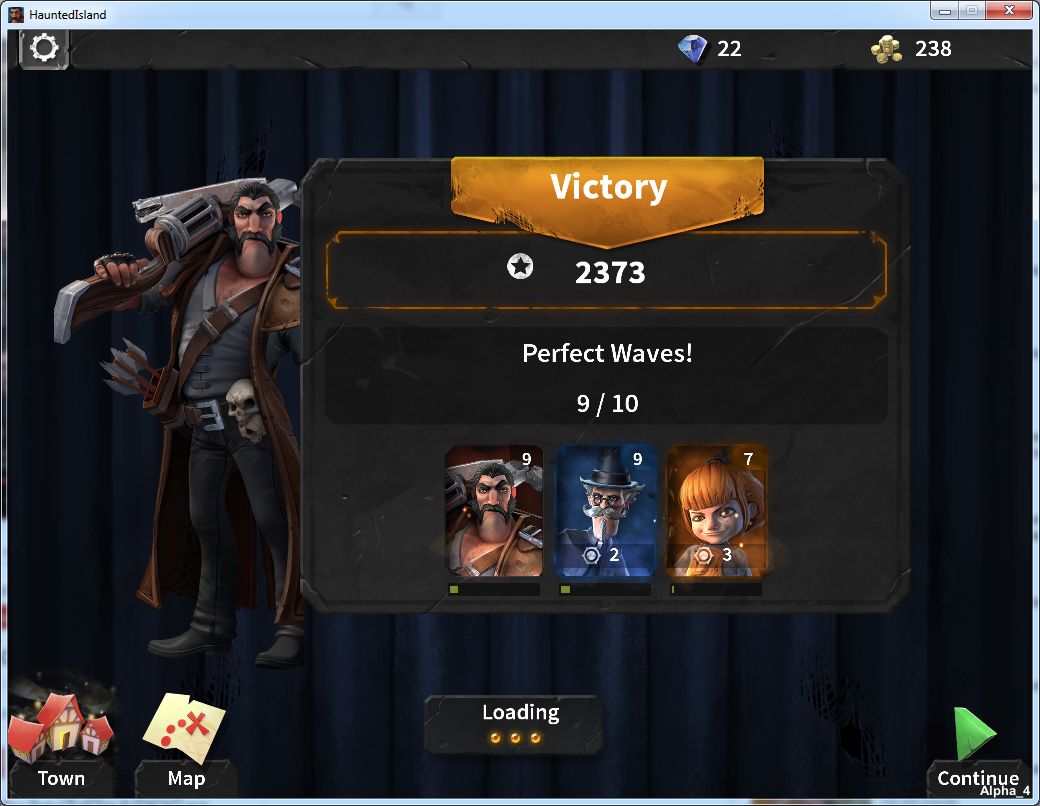Continue with the green arrow
The height and width of the screenshot is (806, 1040).
(976, 745)
